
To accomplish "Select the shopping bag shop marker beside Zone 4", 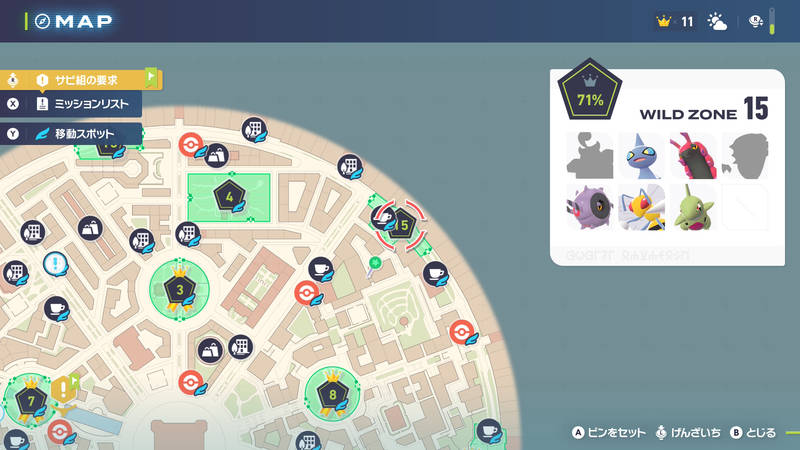I will coord(216,155).
